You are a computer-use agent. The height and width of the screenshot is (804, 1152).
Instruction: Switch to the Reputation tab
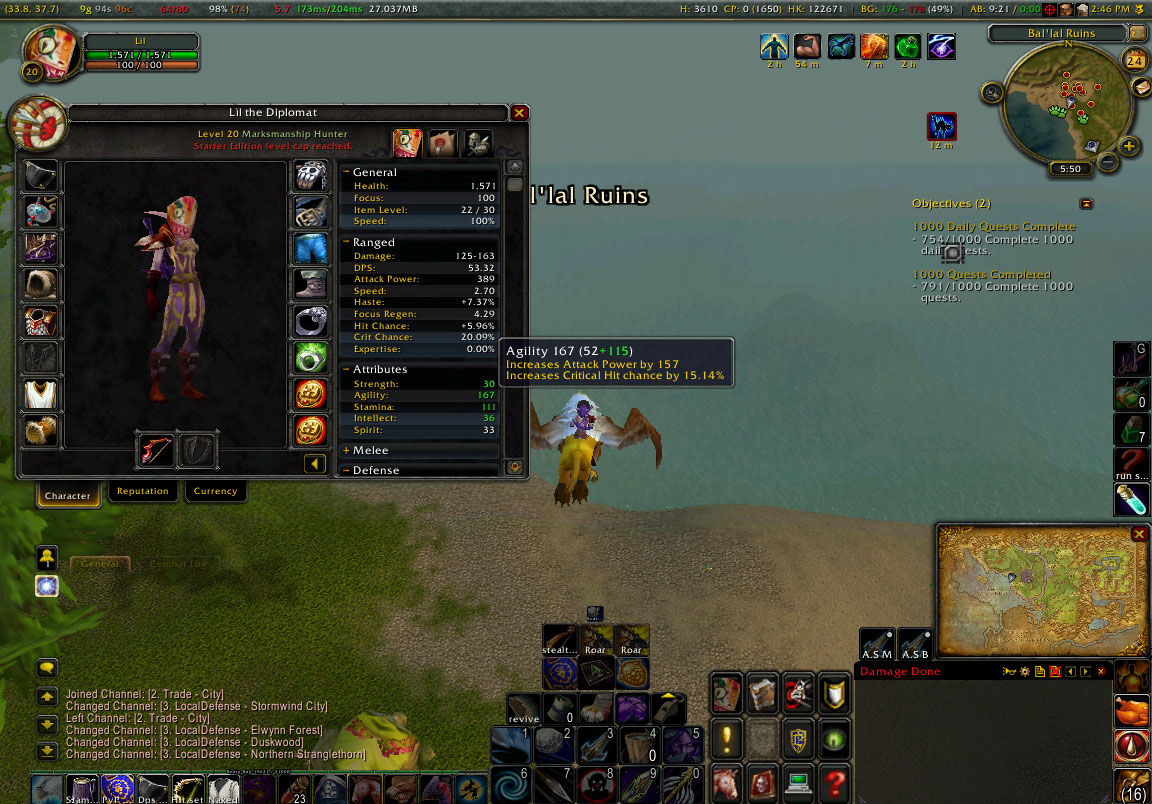pyautogui.click(x=142, y=491)
